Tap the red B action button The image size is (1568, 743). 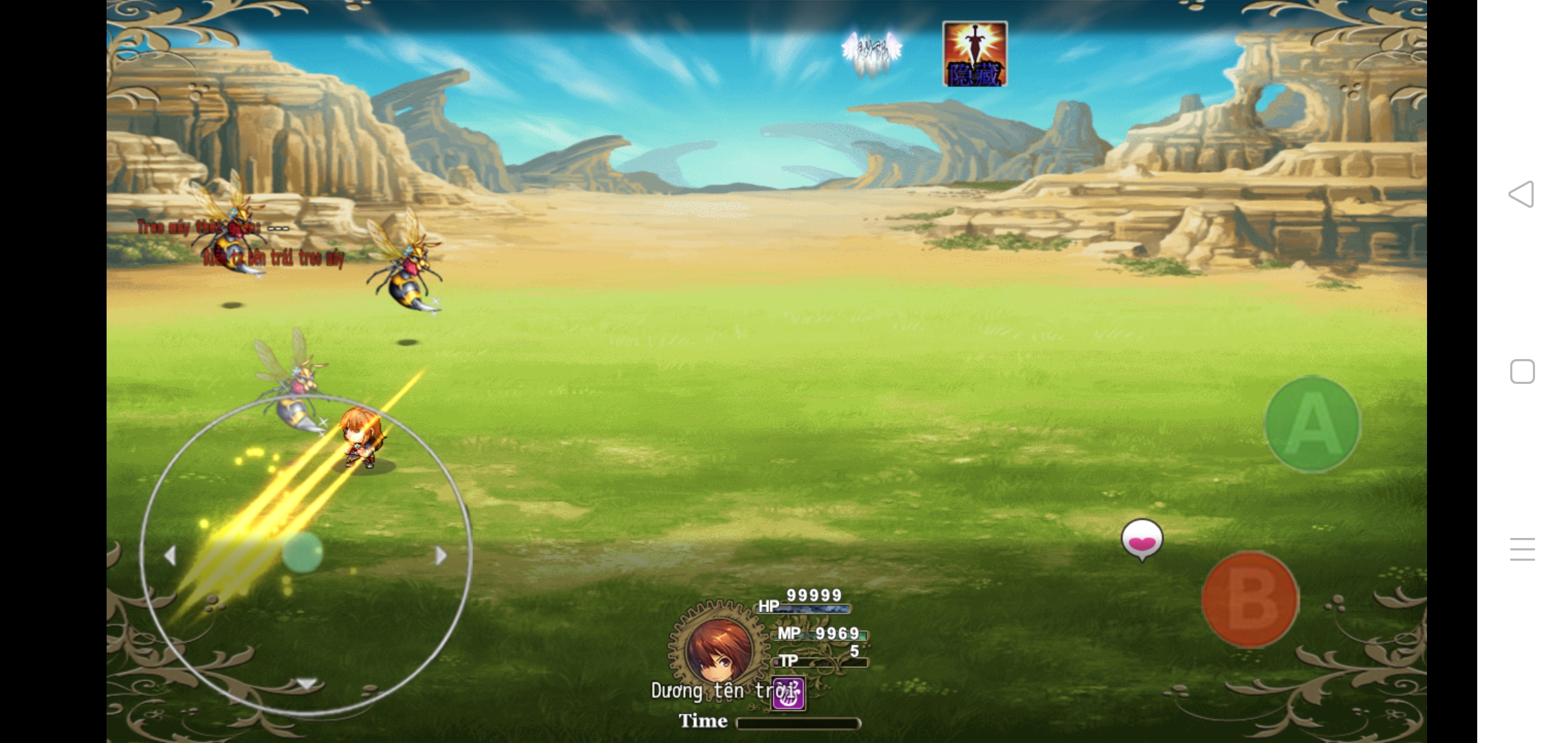tap(1250, 599)
